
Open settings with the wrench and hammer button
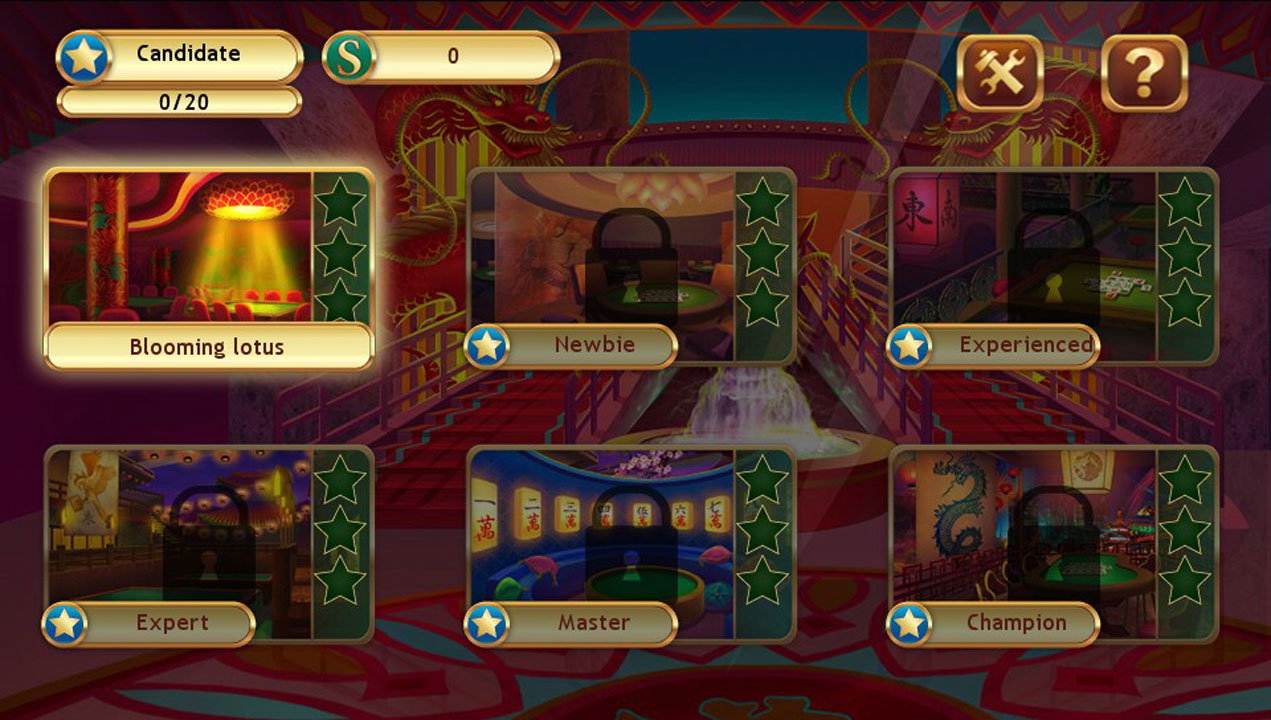point(1000,72)
